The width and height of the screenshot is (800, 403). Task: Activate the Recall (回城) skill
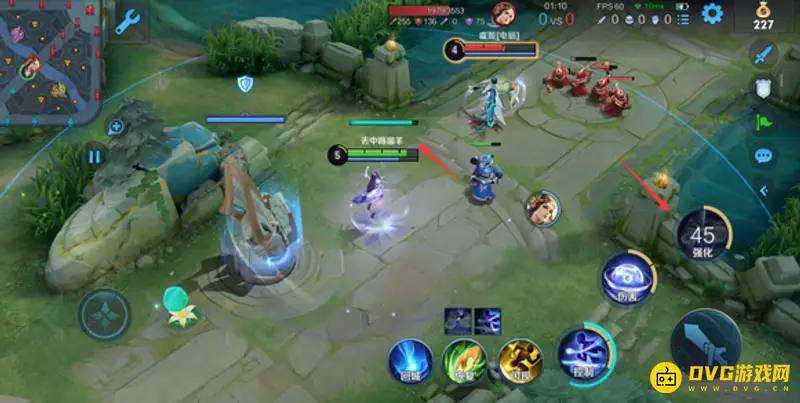(411, 361)
